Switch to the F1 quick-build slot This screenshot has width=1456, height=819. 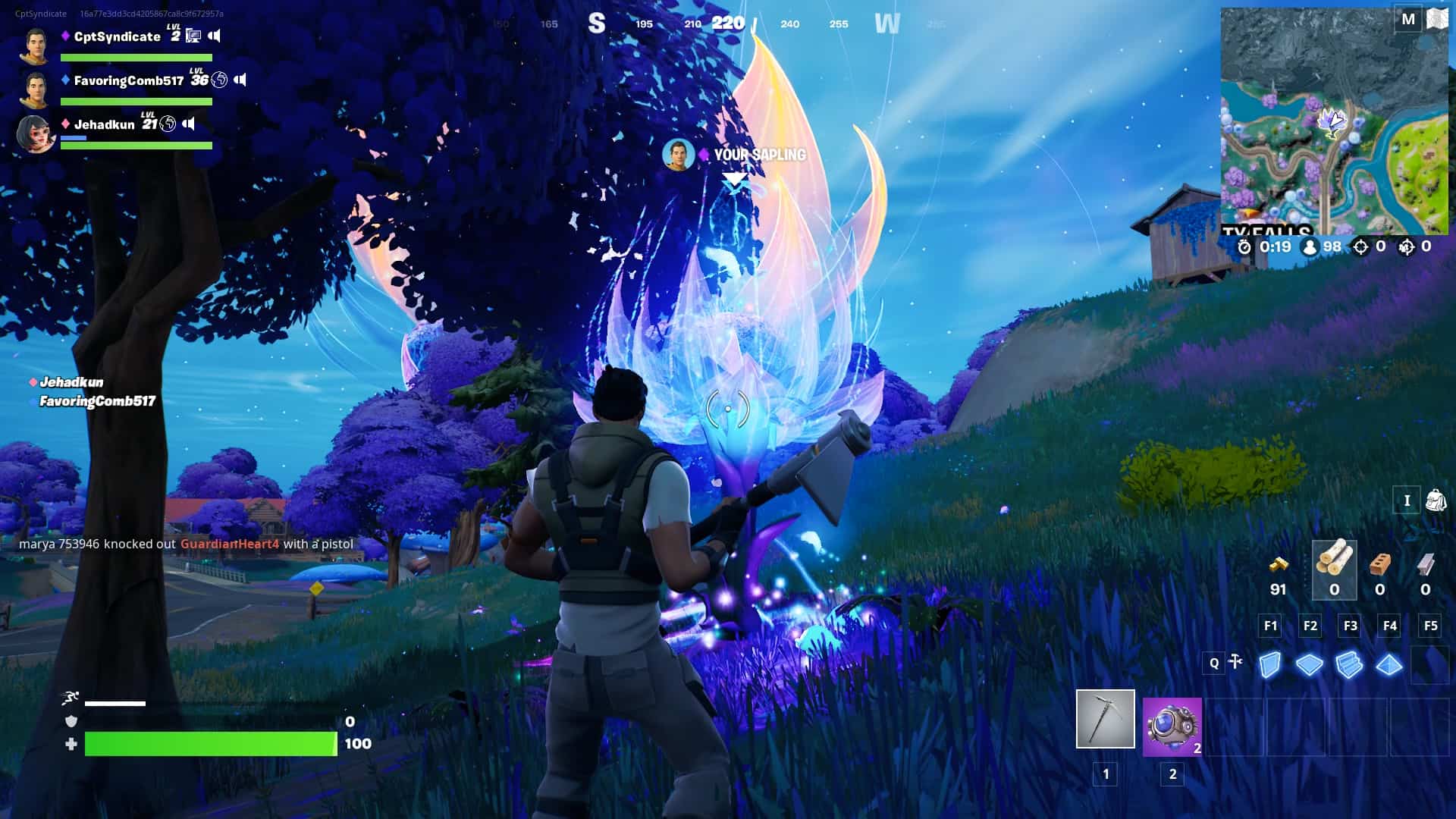coord(1269,626)
